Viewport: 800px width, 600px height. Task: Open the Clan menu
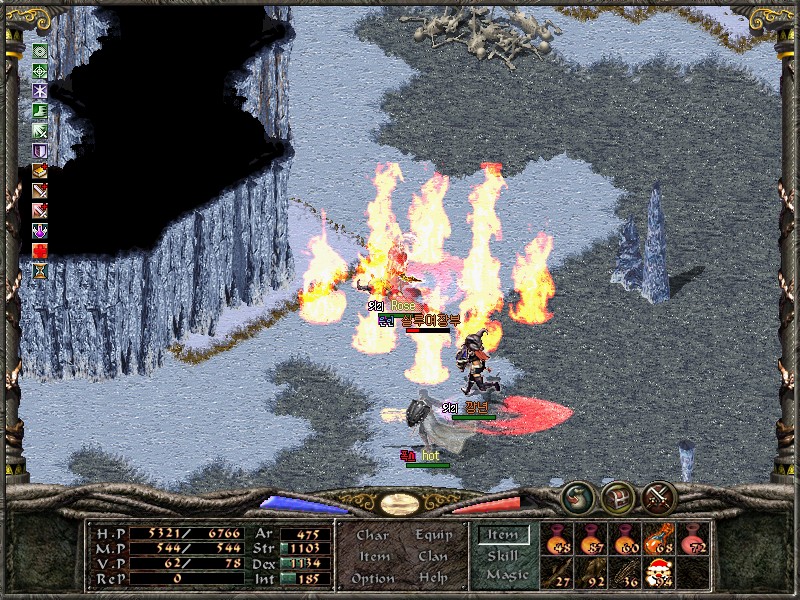pos(433,556)
